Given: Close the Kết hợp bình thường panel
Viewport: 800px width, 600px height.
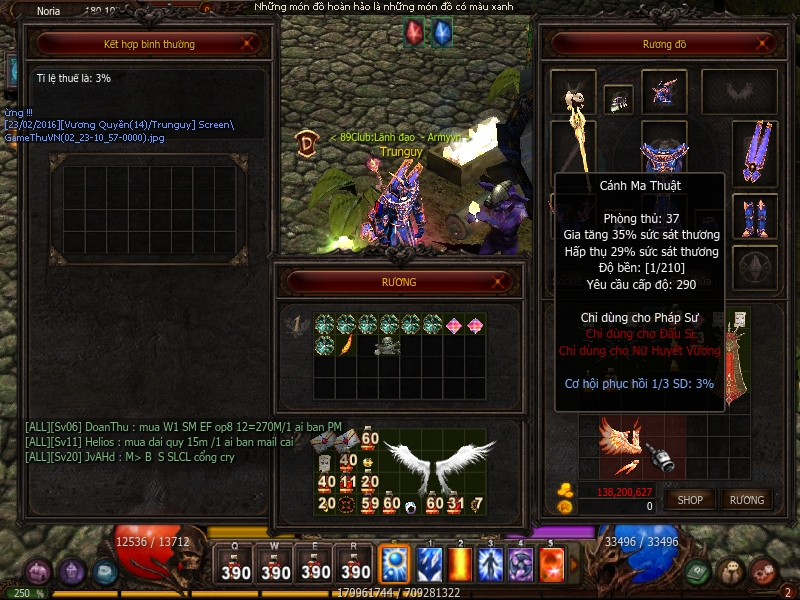Looking at the screenshot, I should point(249,44).
